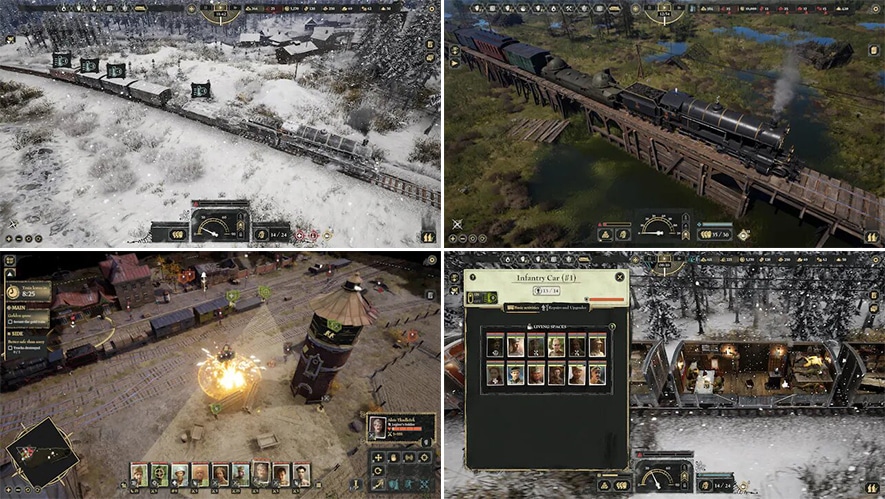Choose the rightmost squad portrait in the bar

tap(300, 474)
